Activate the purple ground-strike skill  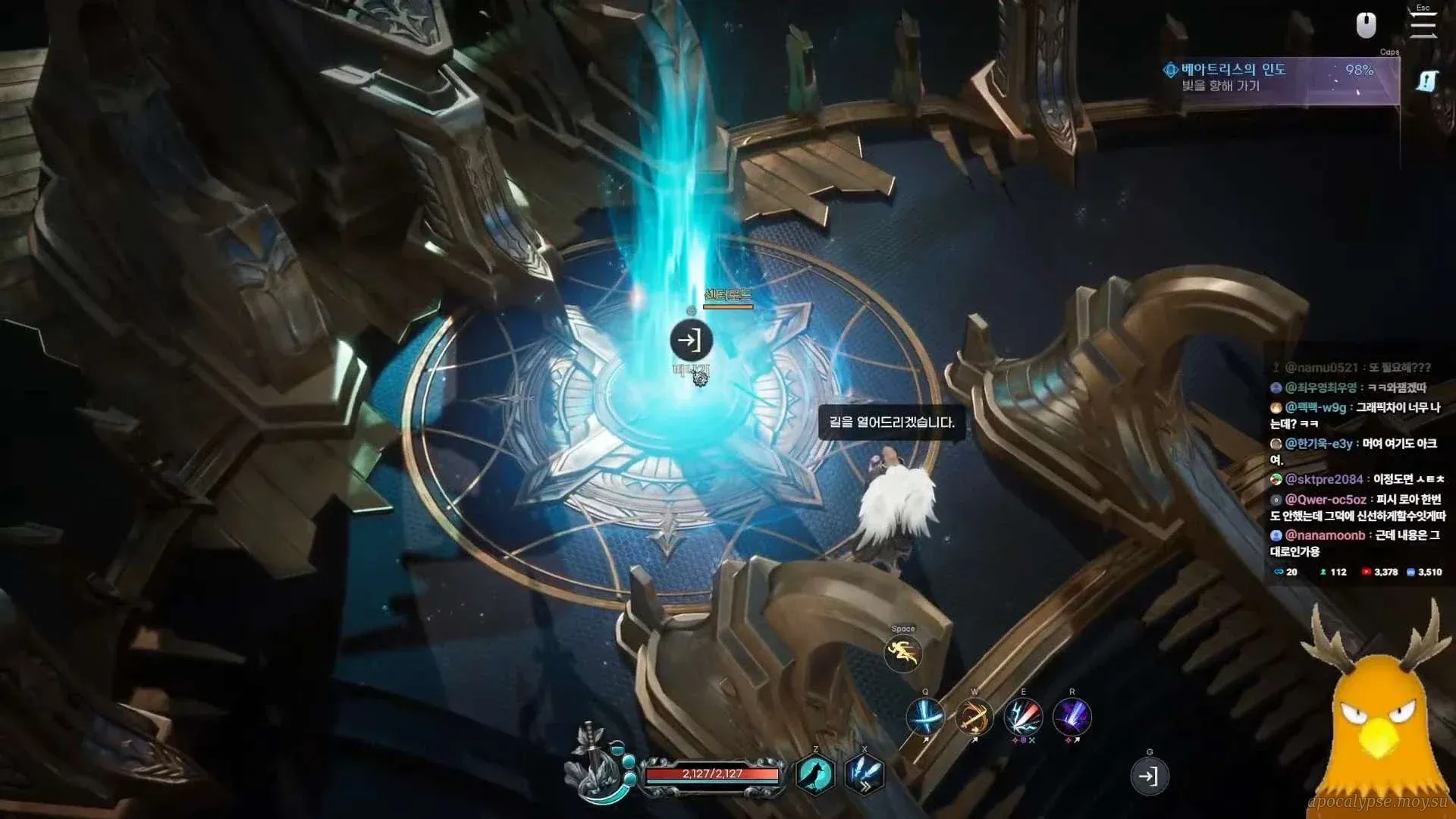(1072, 716)
